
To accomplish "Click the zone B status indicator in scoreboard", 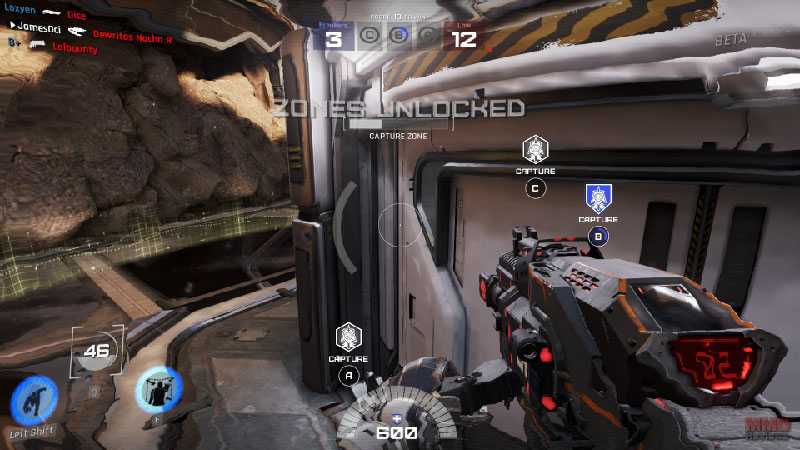I will 398,40.
